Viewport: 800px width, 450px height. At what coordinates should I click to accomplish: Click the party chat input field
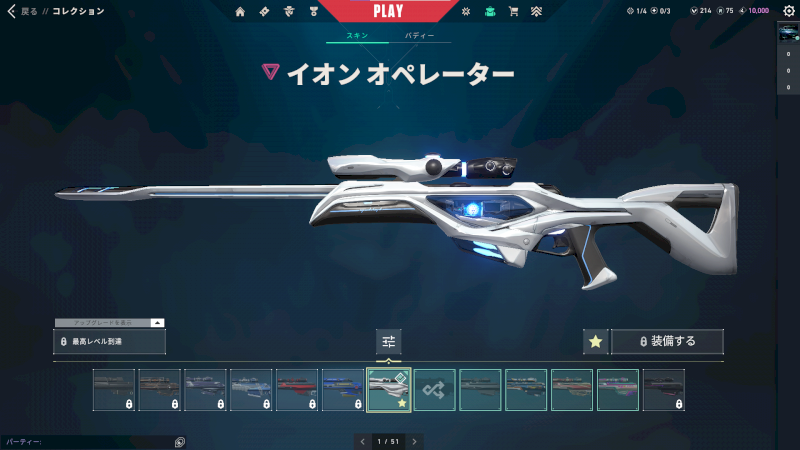[85, 441]
